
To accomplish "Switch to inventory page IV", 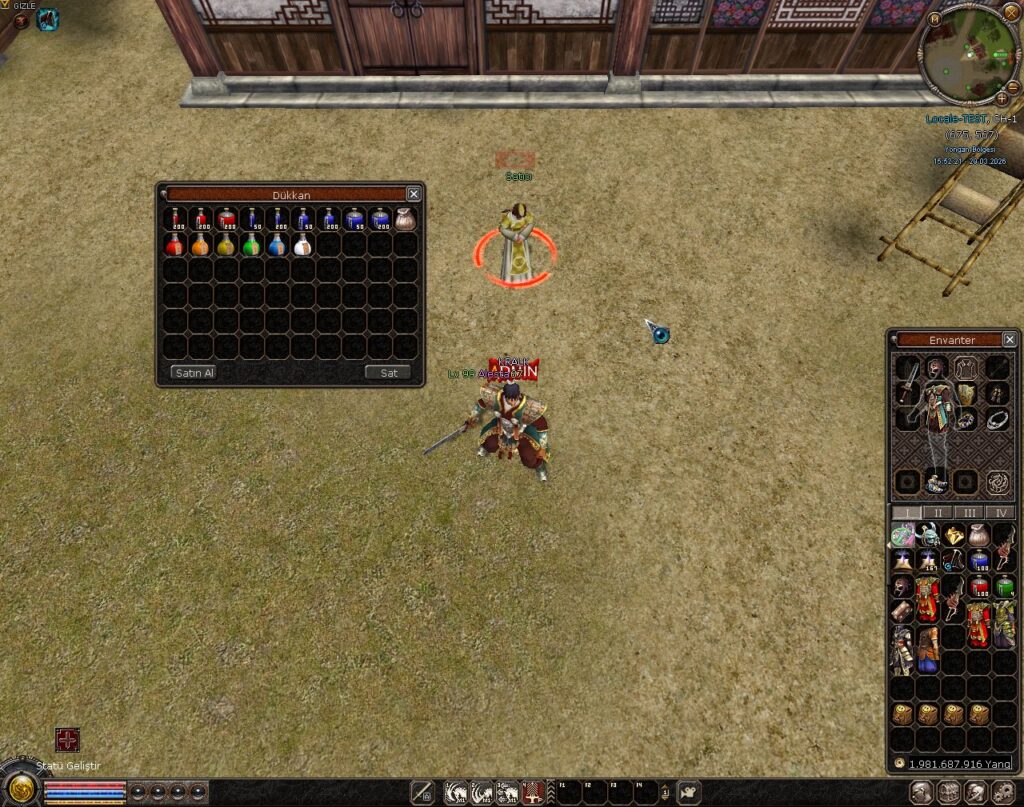I will point(1000,513).
